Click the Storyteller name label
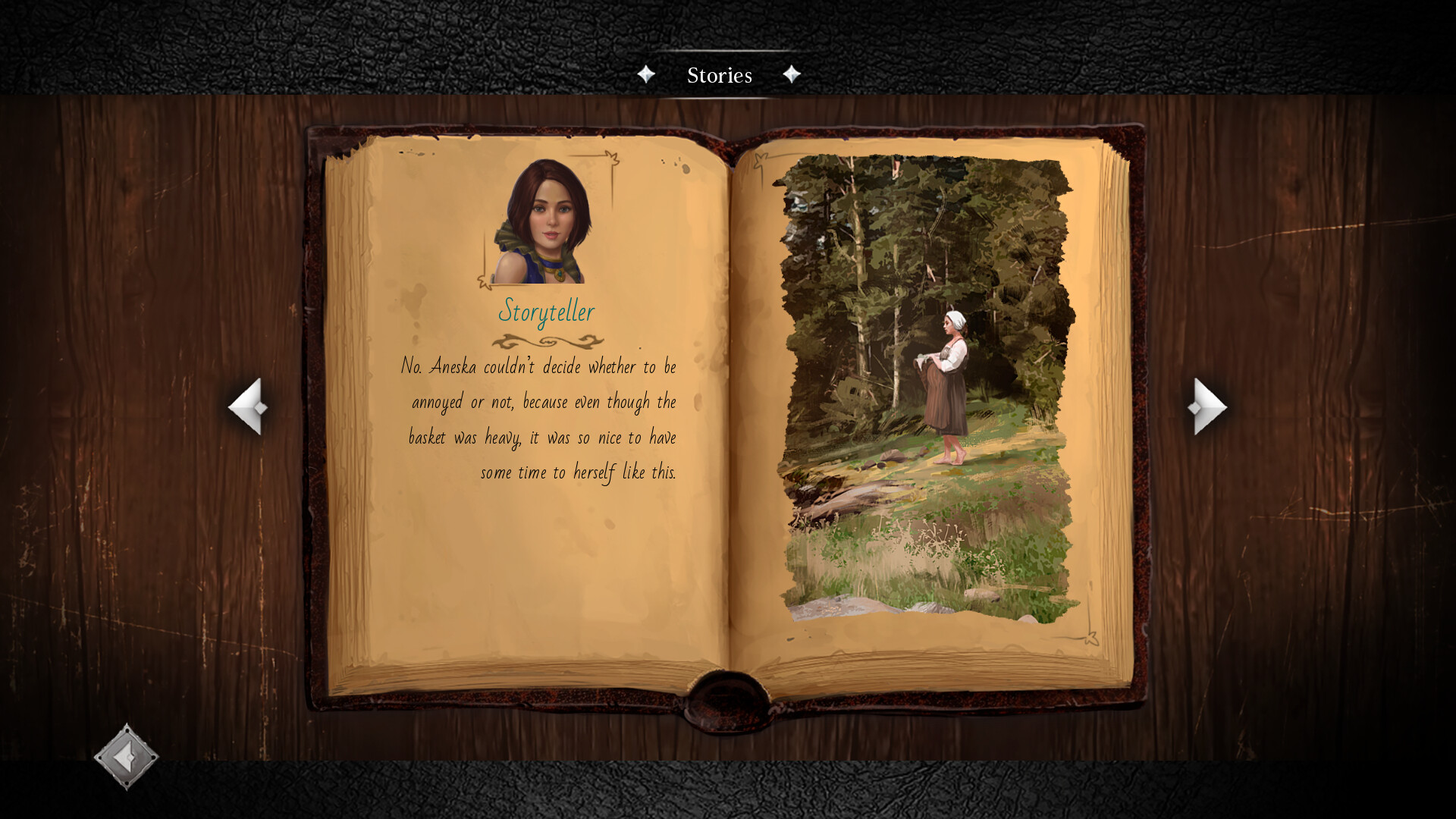Viewport: 1456px width, 819px height. [548, 311]
